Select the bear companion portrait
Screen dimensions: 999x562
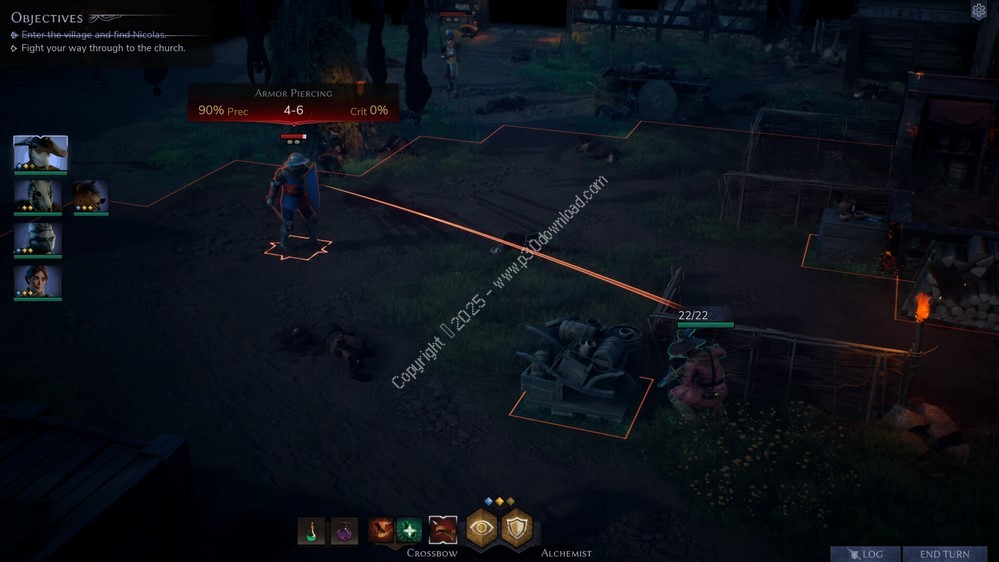pyautogui.click(x=90, y=196)
